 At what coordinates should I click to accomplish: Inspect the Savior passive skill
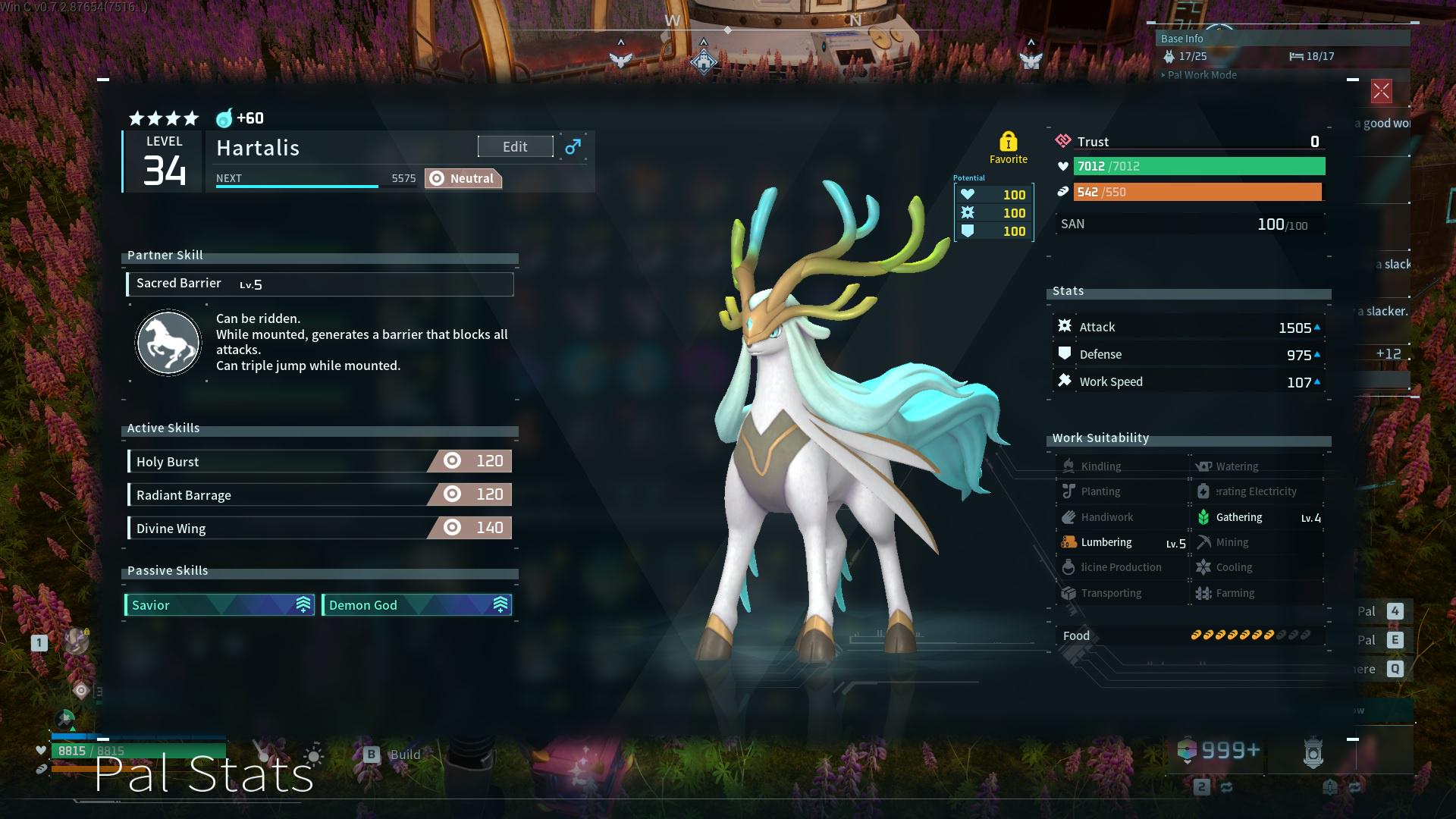[219, 605]
